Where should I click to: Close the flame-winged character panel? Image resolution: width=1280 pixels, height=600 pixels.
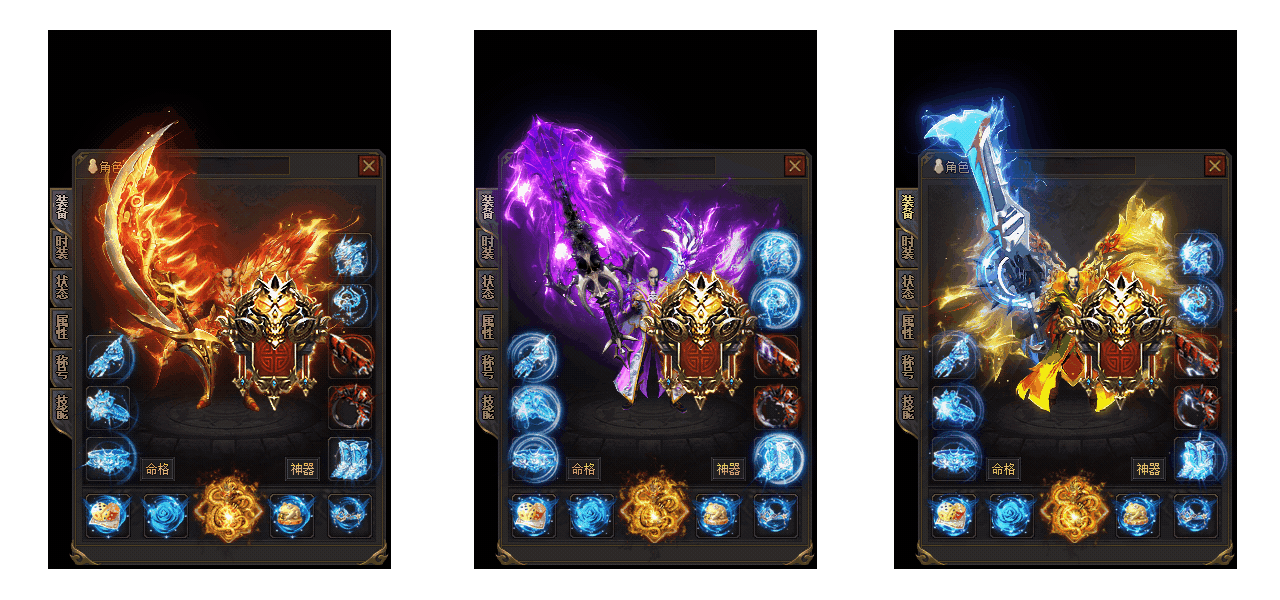point(369,166)
